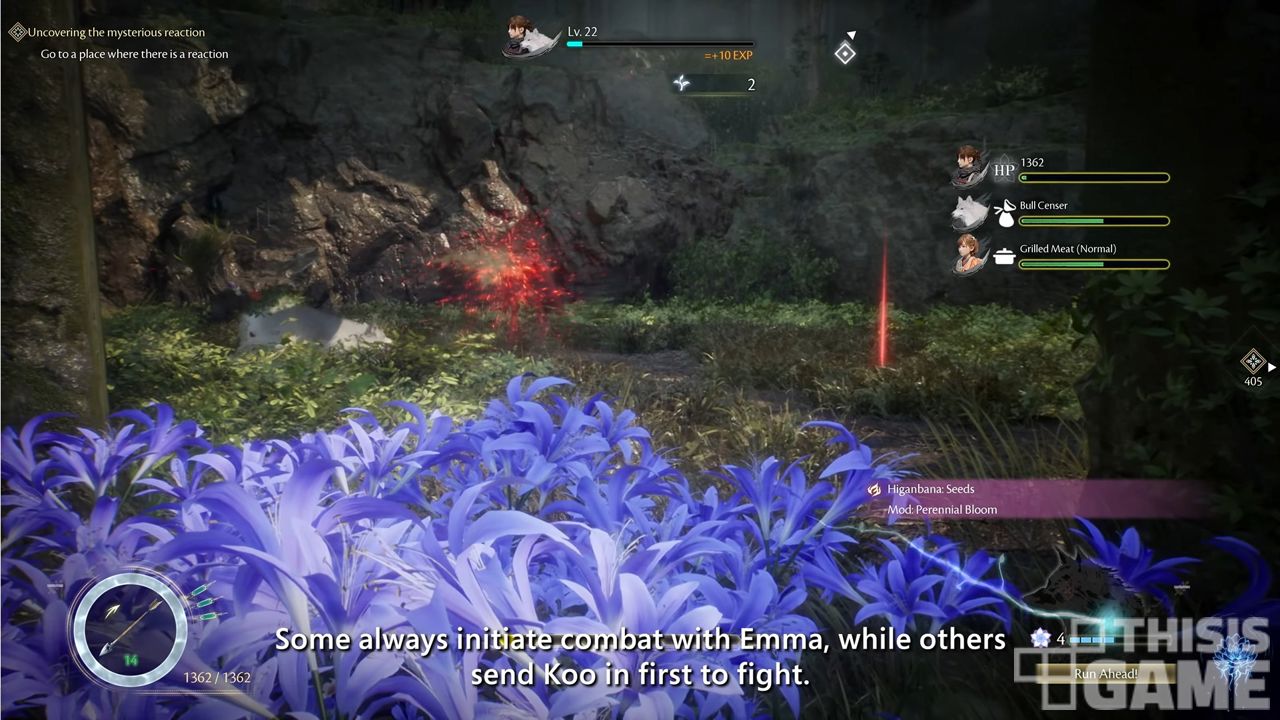The width and height of the screenshot is (1280, 720).
Task: Open the diamond icon above 405
Action: pyautogui.click(x=1252, y=361)
